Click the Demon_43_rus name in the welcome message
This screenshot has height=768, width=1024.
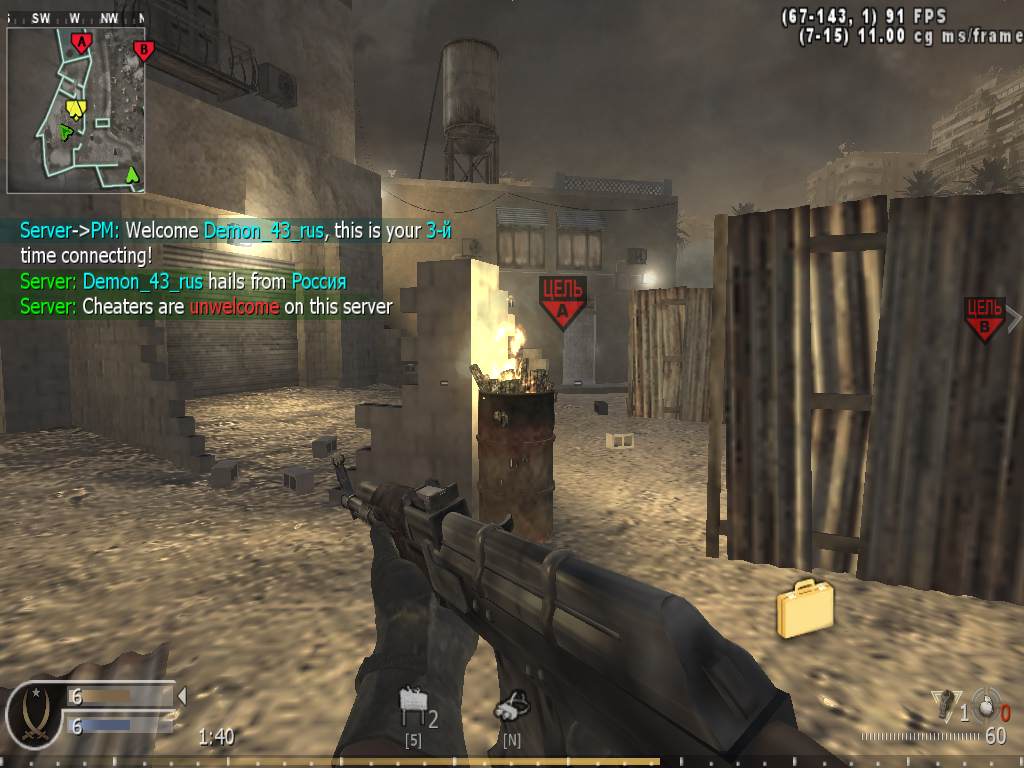pyautogui.click(x=264, y=230)
